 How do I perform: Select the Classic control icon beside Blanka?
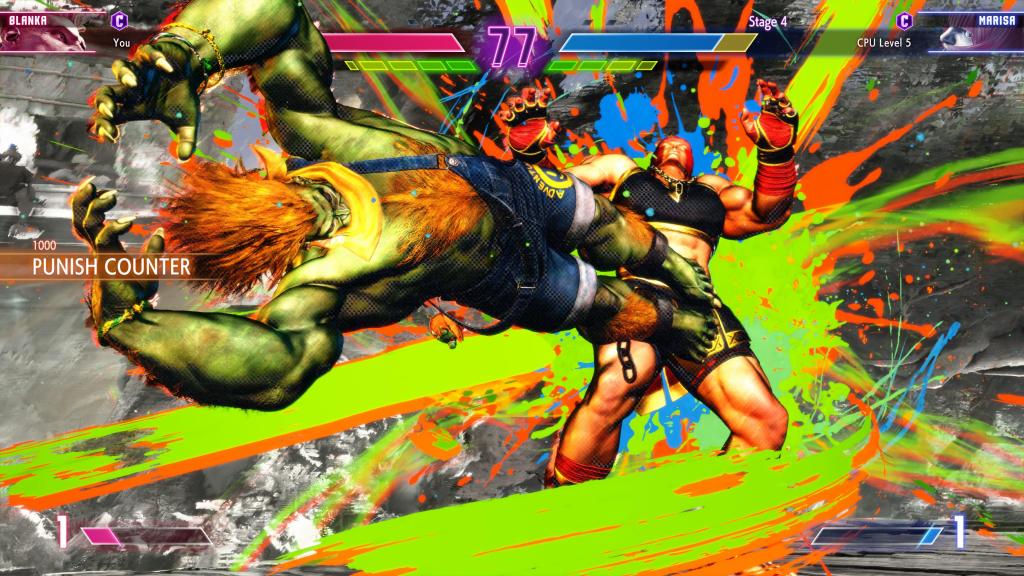coord(120,19)
